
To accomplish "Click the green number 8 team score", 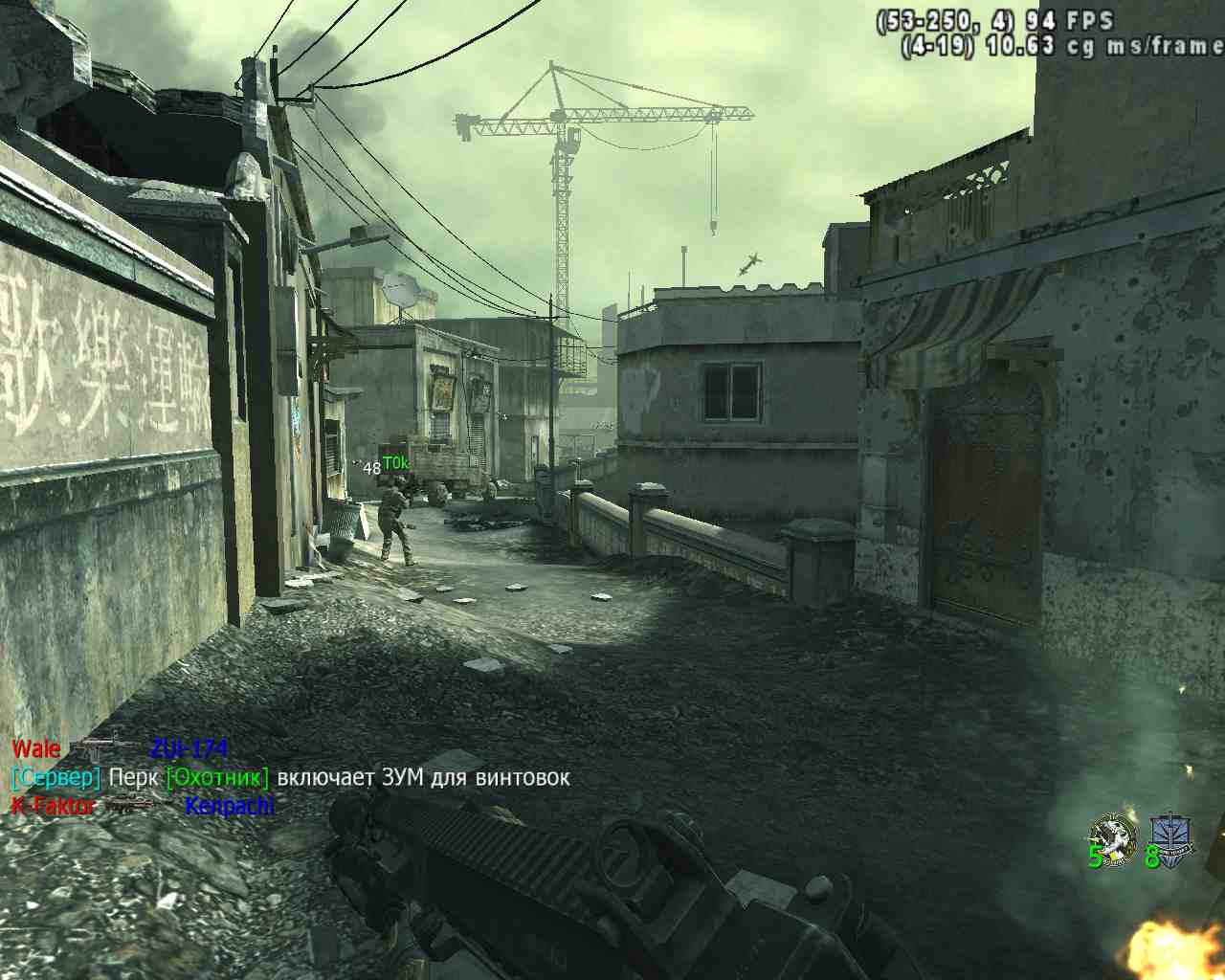I will pos(1155,857).
